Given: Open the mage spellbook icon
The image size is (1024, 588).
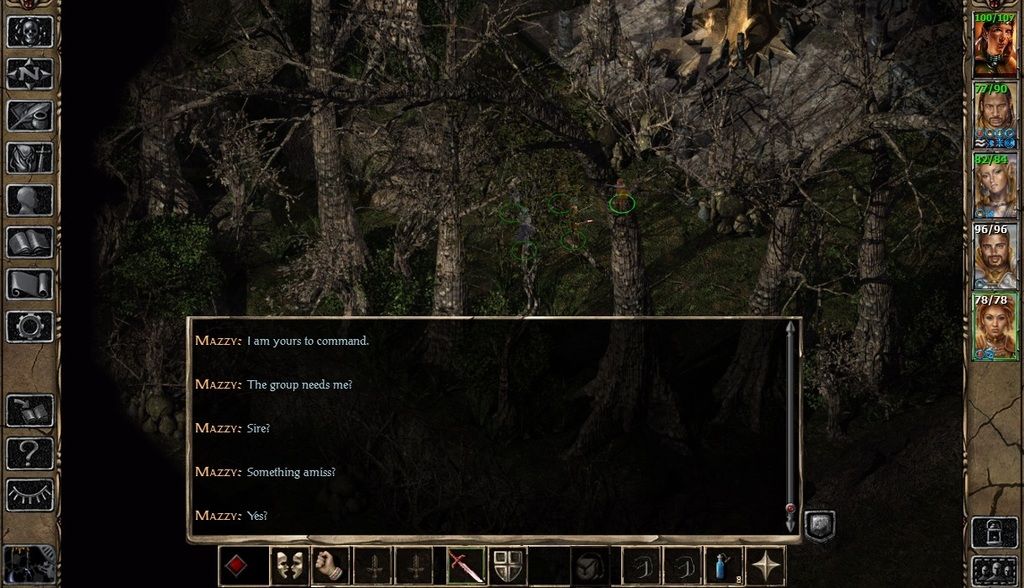Looking at the screenshot, I should pyautogui.click(x=30, y=242).
